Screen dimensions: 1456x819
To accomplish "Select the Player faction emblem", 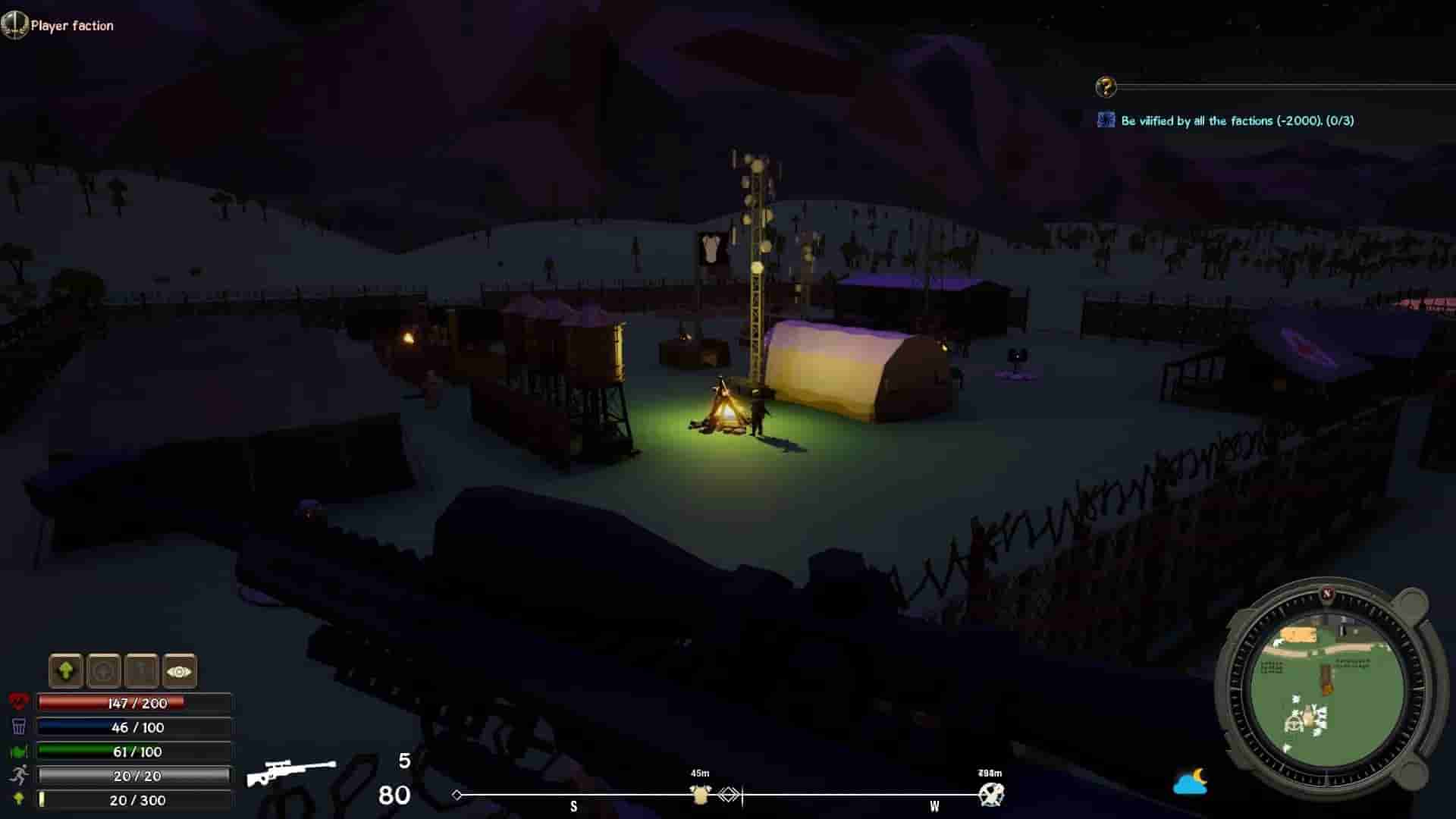I will (14, 26).
